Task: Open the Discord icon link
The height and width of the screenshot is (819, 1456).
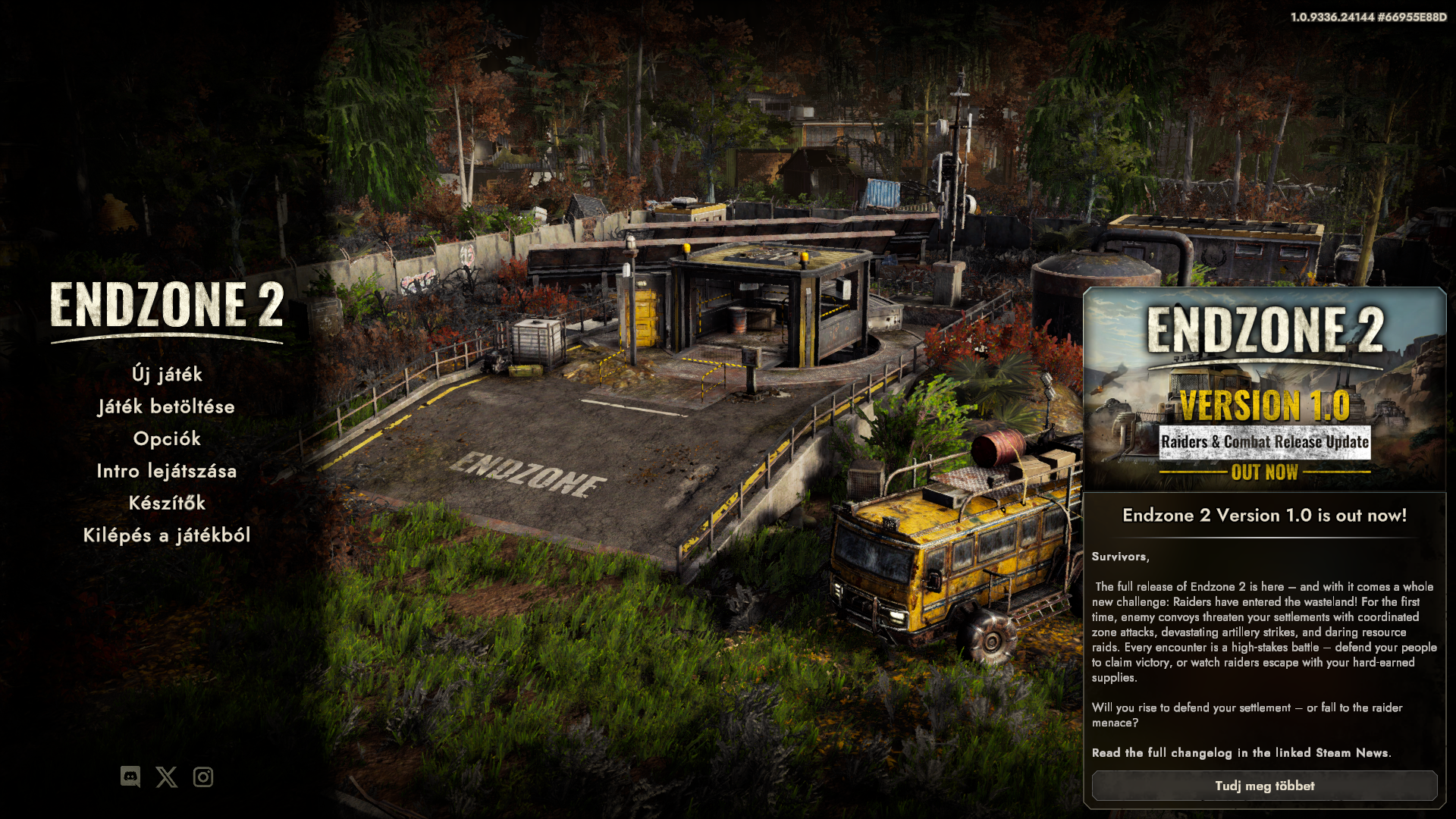Action: (130, 777)
